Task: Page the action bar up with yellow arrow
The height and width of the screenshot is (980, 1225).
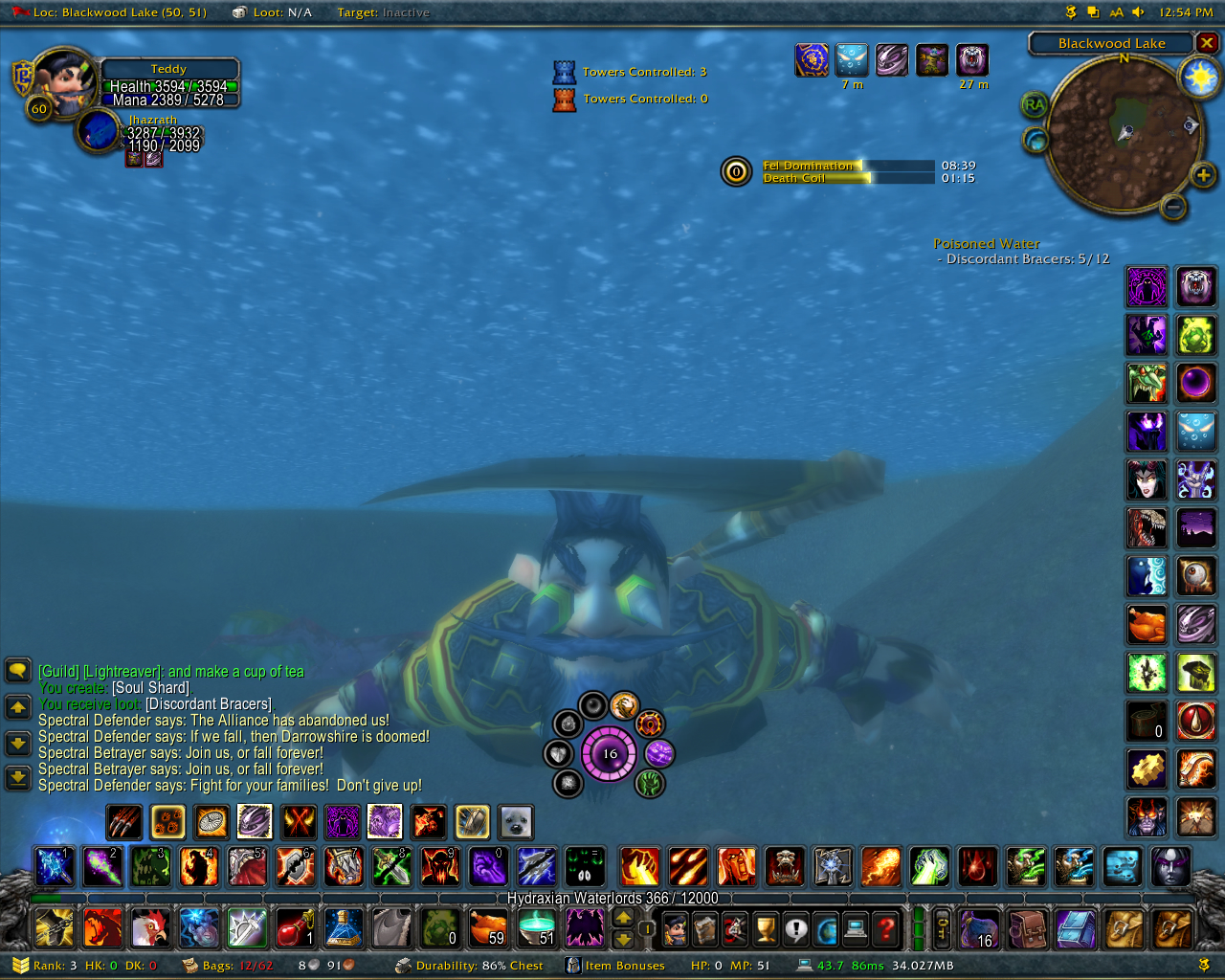Action: [x=623, y=917]
